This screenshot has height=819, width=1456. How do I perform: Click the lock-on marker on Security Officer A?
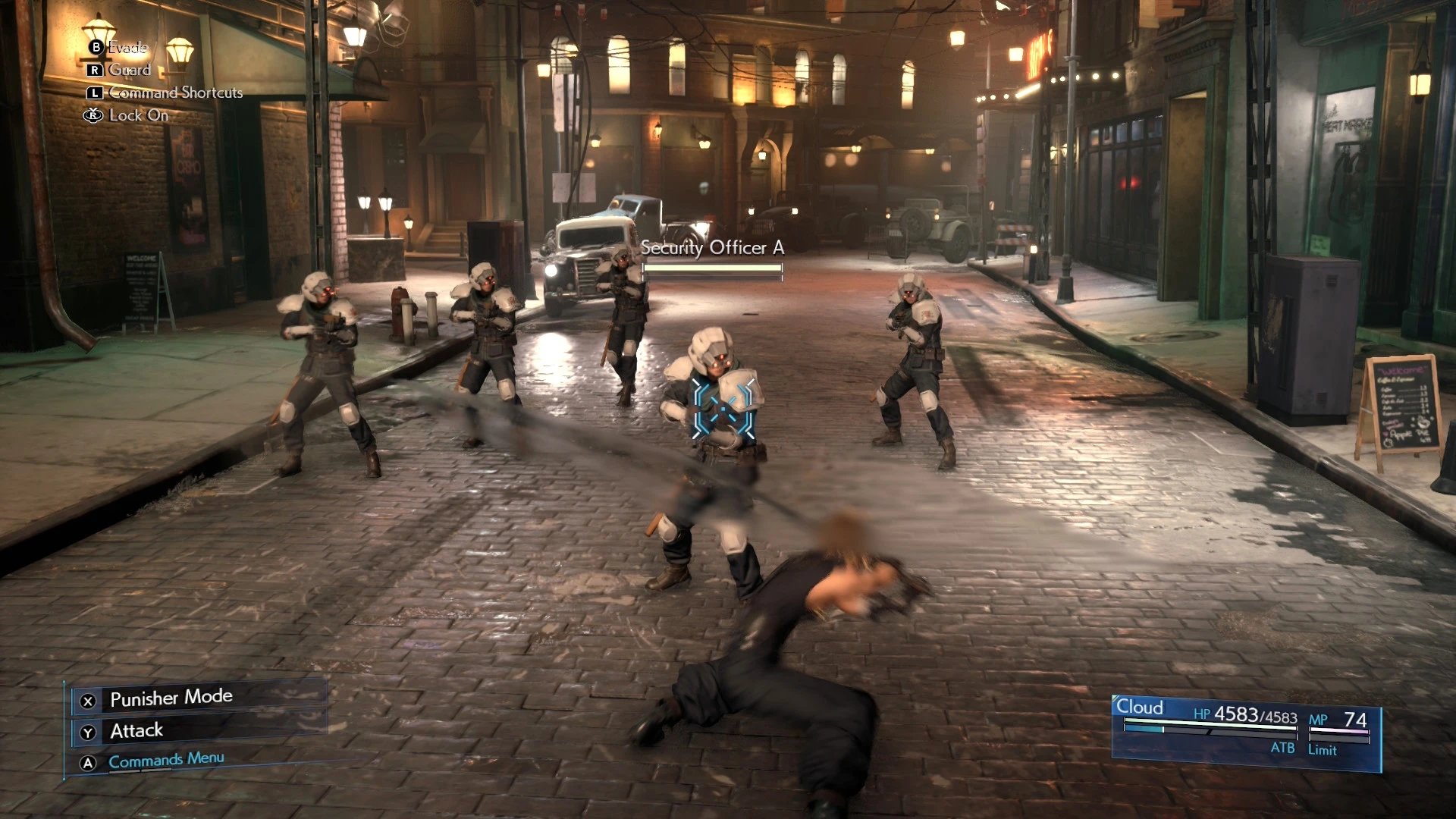coord(724,409)
